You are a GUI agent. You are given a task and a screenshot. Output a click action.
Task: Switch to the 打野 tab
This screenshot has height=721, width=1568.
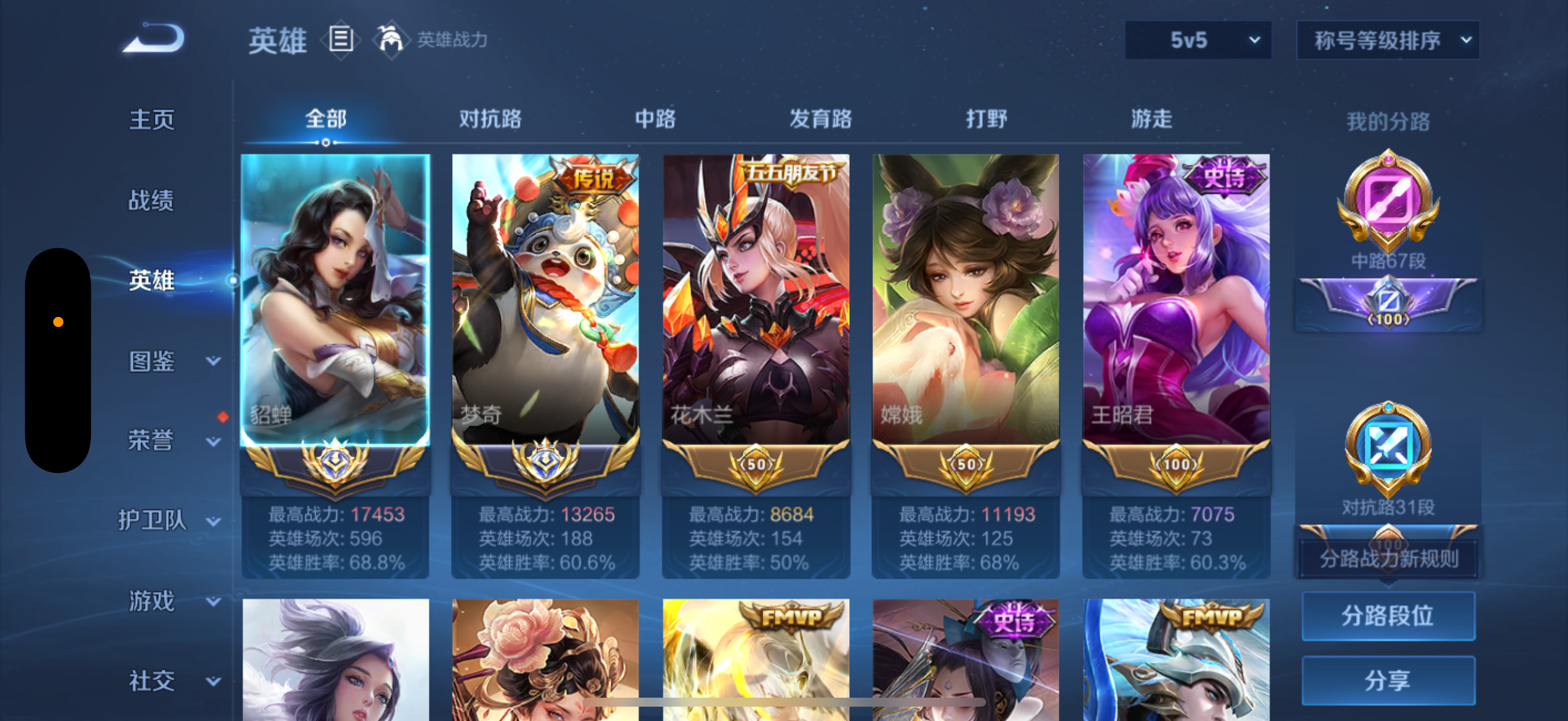pyautogui.click(x=986, y=119)
